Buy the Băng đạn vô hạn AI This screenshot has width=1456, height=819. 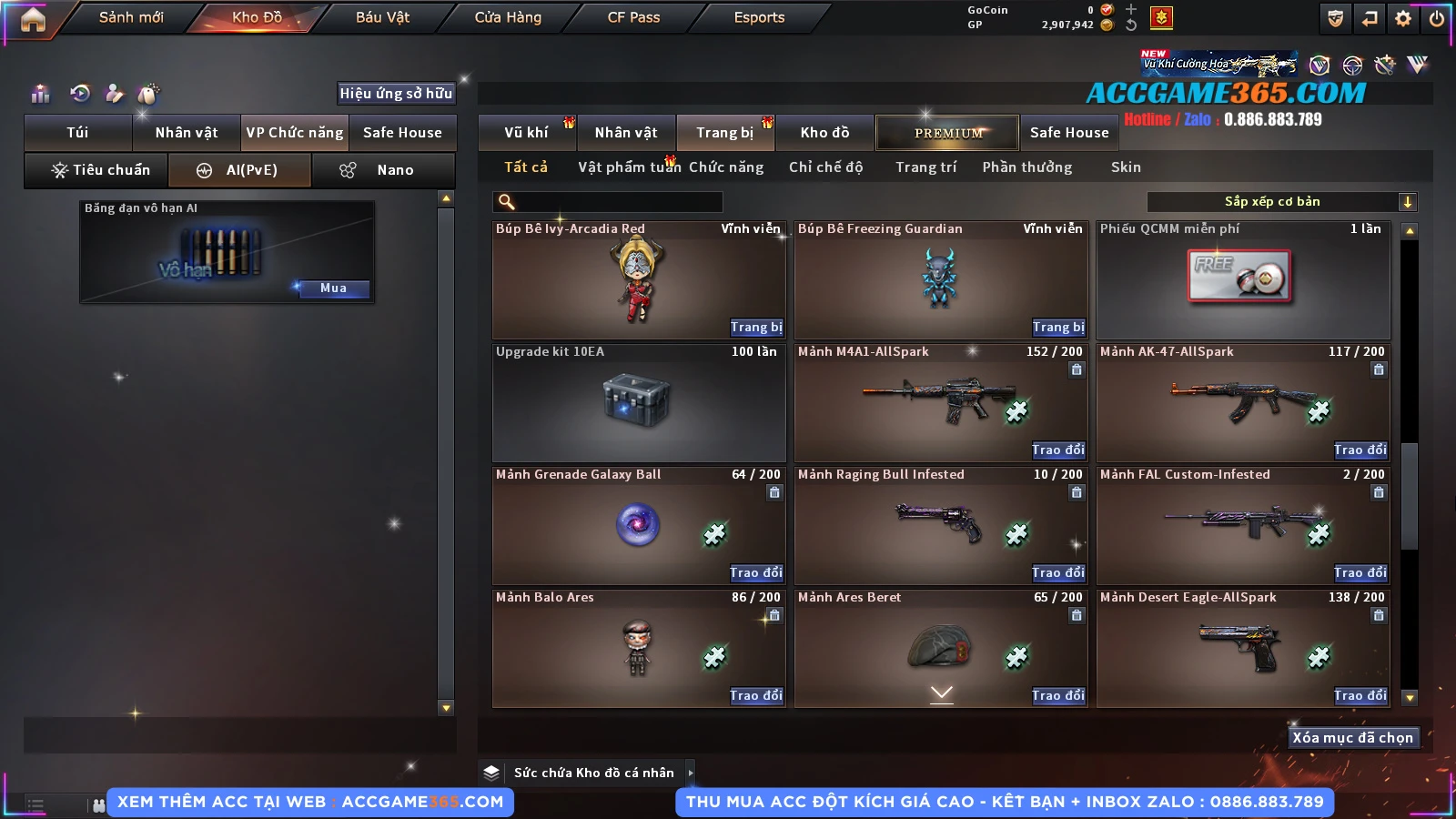[333, 288]
